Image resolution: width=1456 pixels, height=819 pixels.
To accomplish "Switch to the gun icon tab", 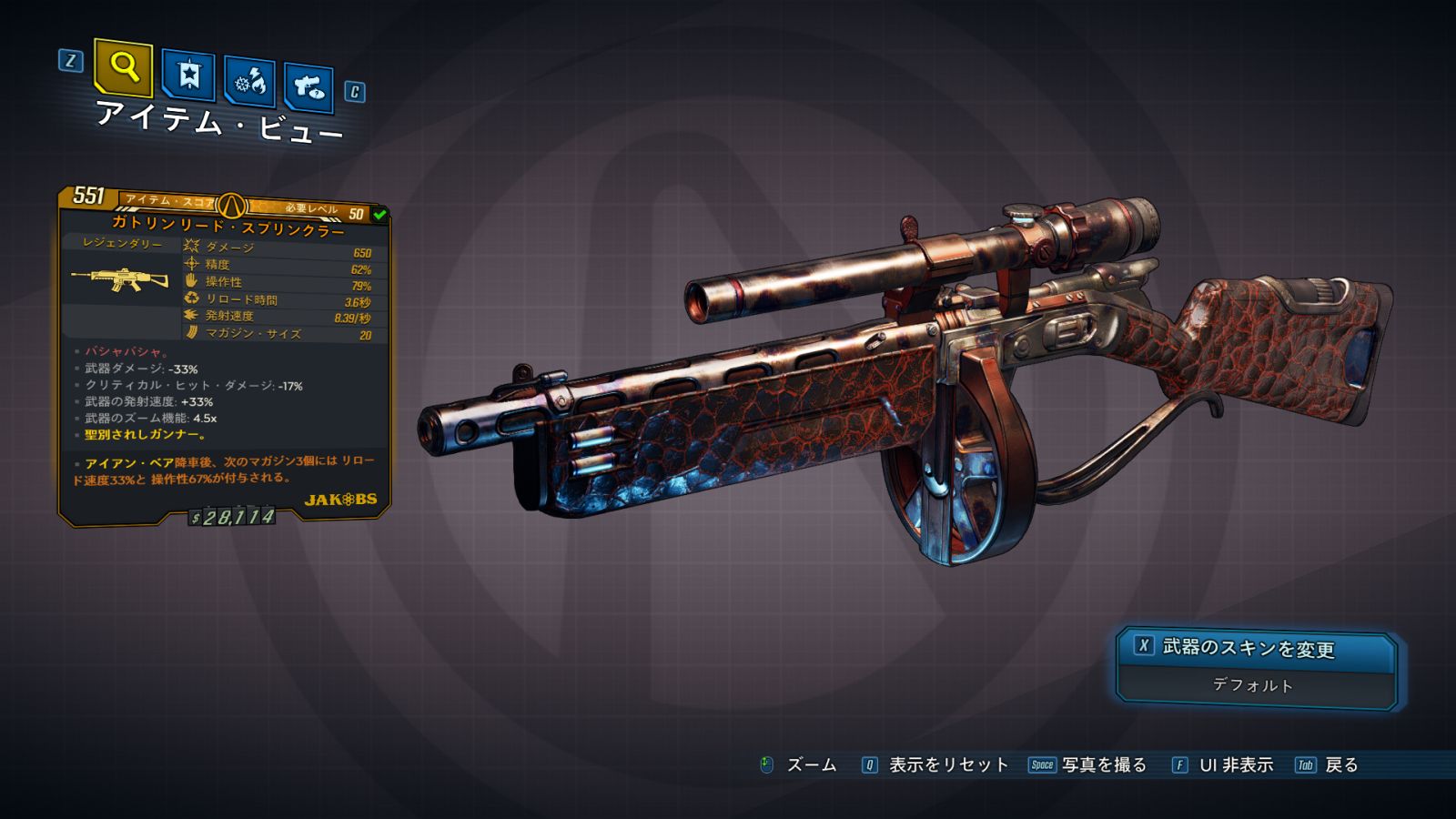I will pos(308,87).
